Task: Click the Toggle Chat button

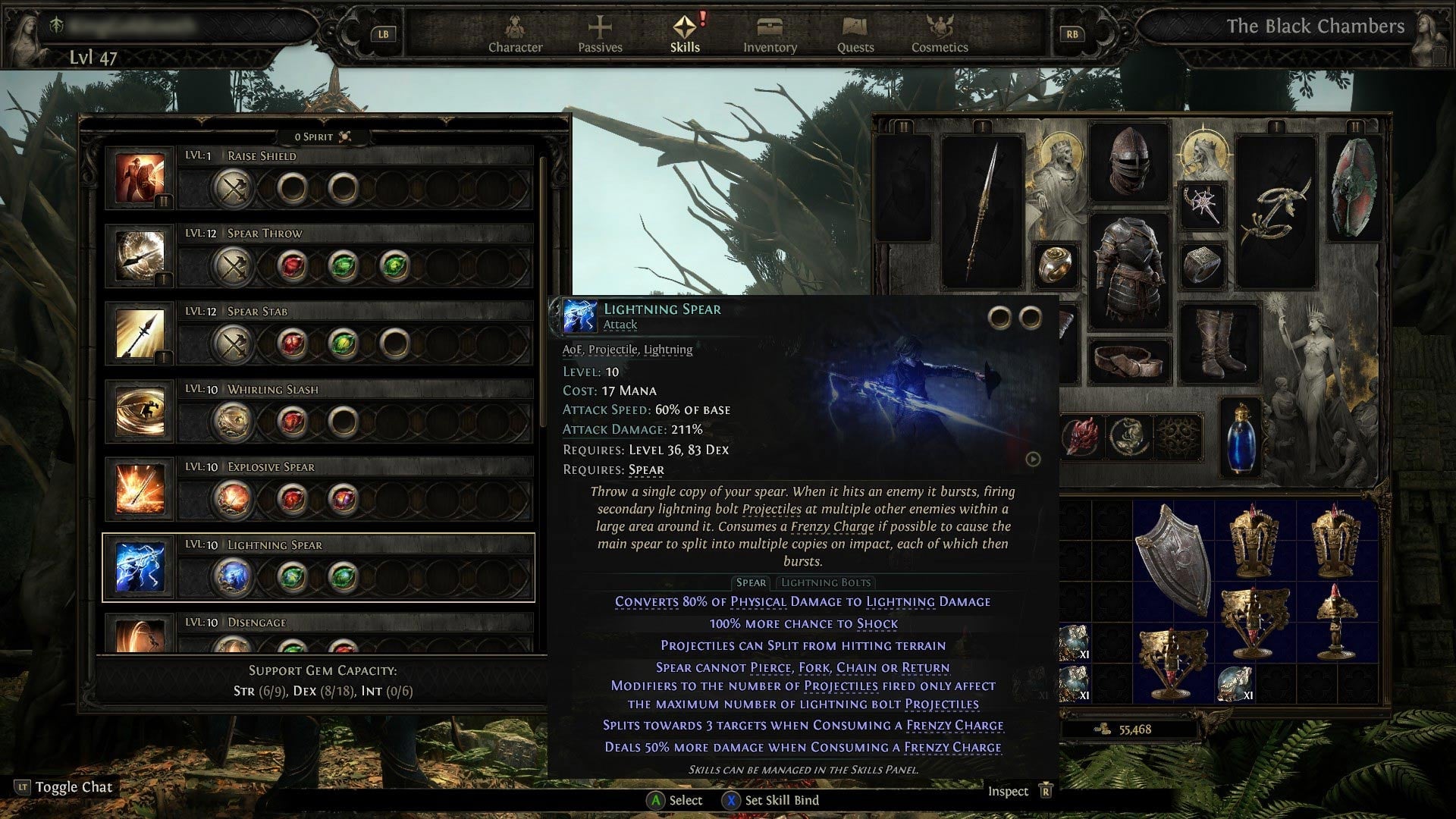Action: 64,787
